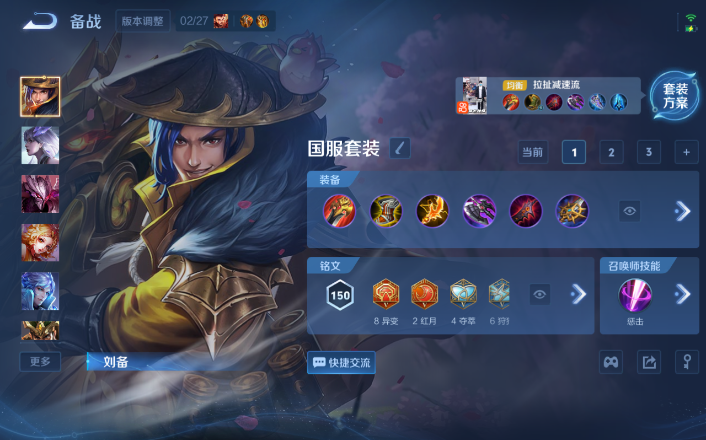Image resolution: width=706 pixels, height=440 pixels.
Task: Show more heroes with the 更多 button
Action: (x=40, y=361)
